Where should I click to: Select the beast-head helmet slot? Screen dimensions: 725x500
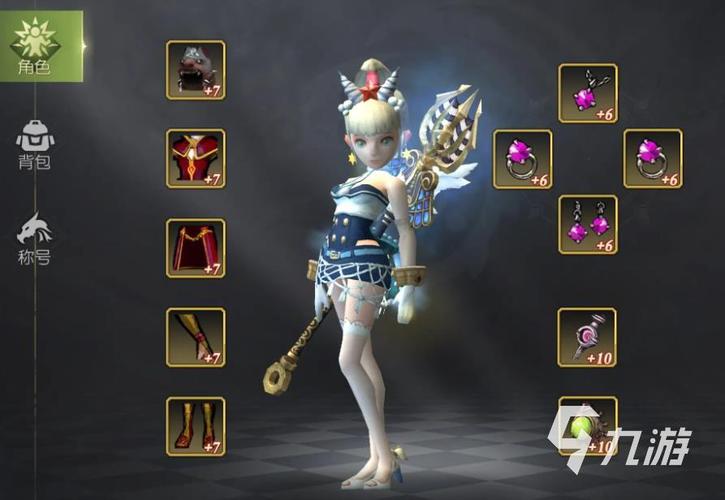[x=195, y=70]
